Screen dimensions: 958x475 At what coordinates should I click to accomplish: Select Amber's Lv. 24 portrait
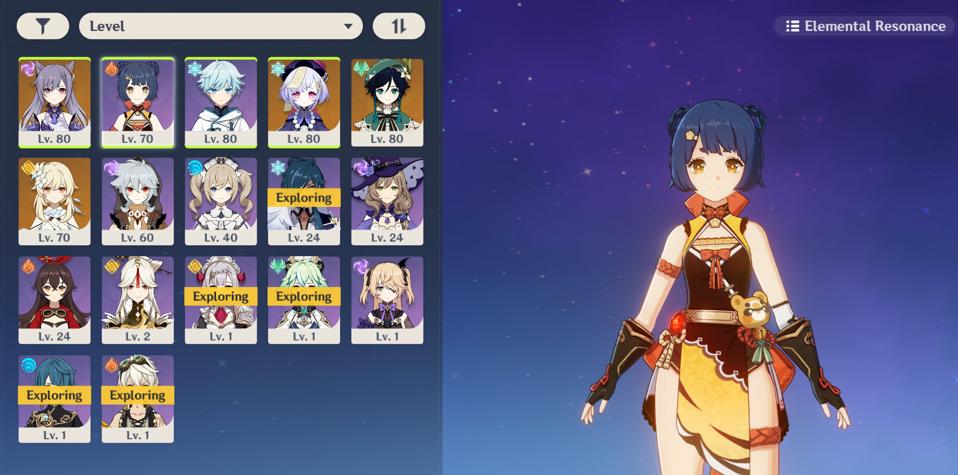[55, 299]
